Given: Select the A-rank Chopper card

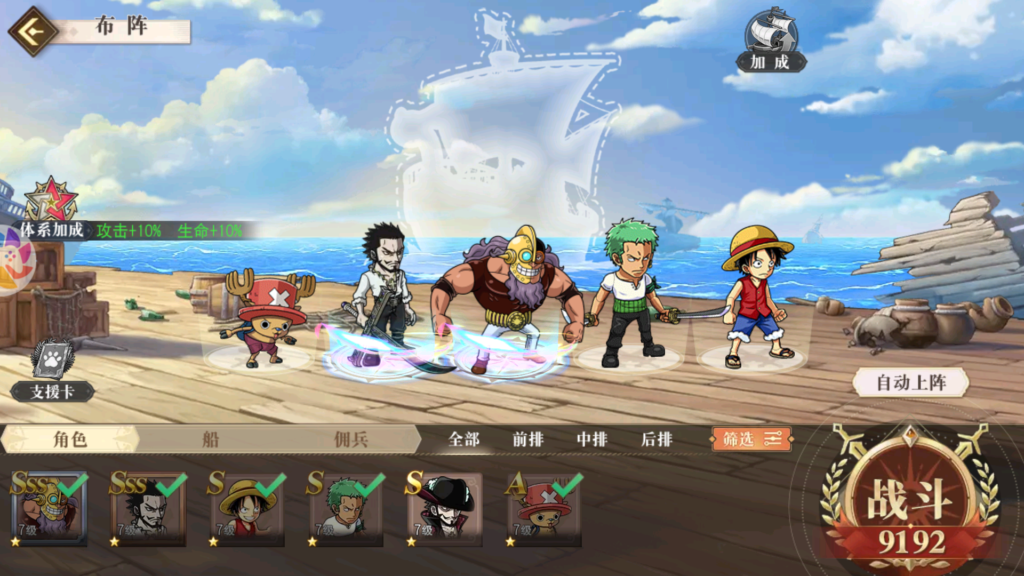Looking at the screenshot, I should coord(543,509).
